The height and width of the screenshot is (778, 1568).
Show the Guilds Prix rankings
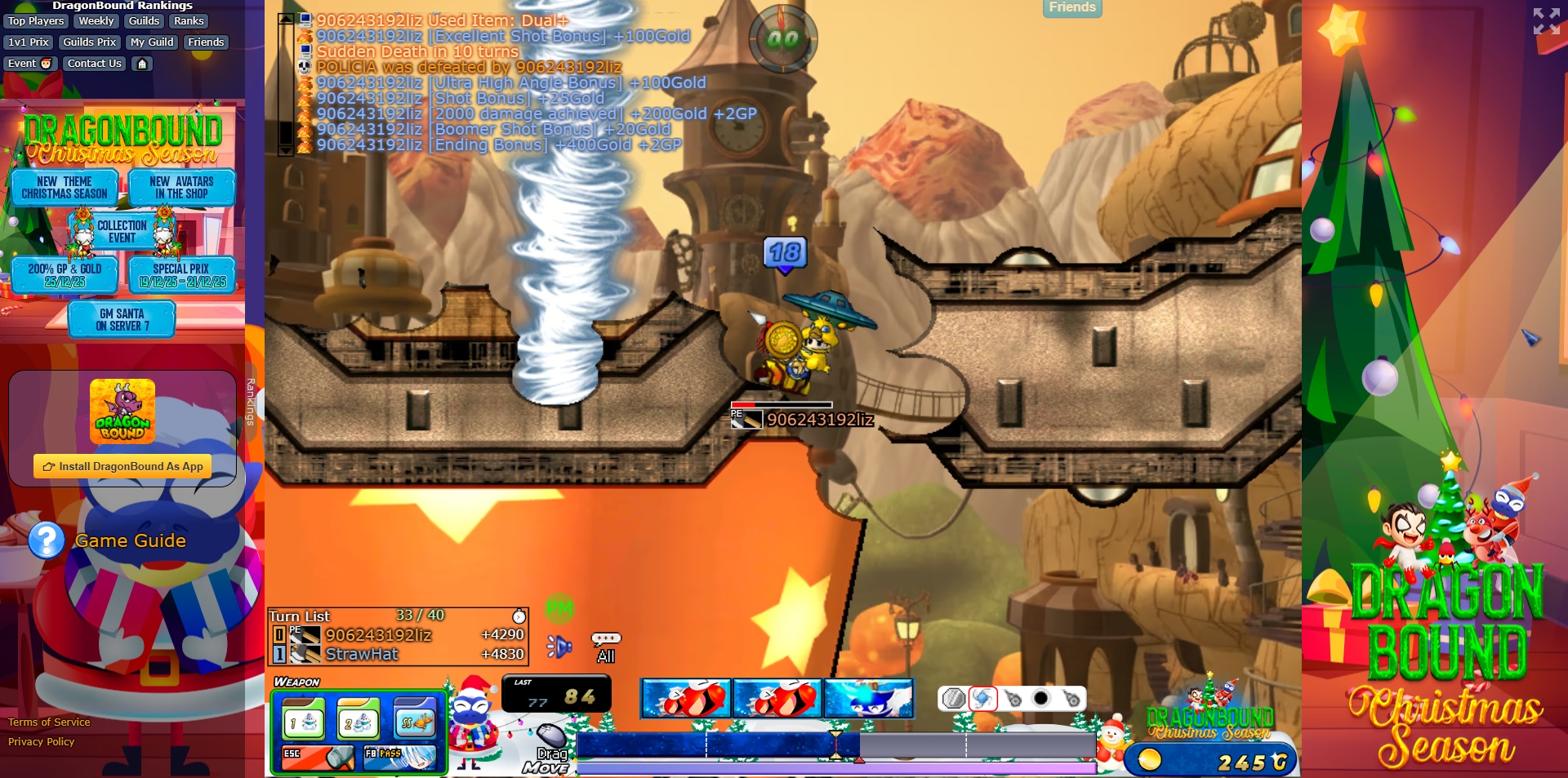(90, 42)
